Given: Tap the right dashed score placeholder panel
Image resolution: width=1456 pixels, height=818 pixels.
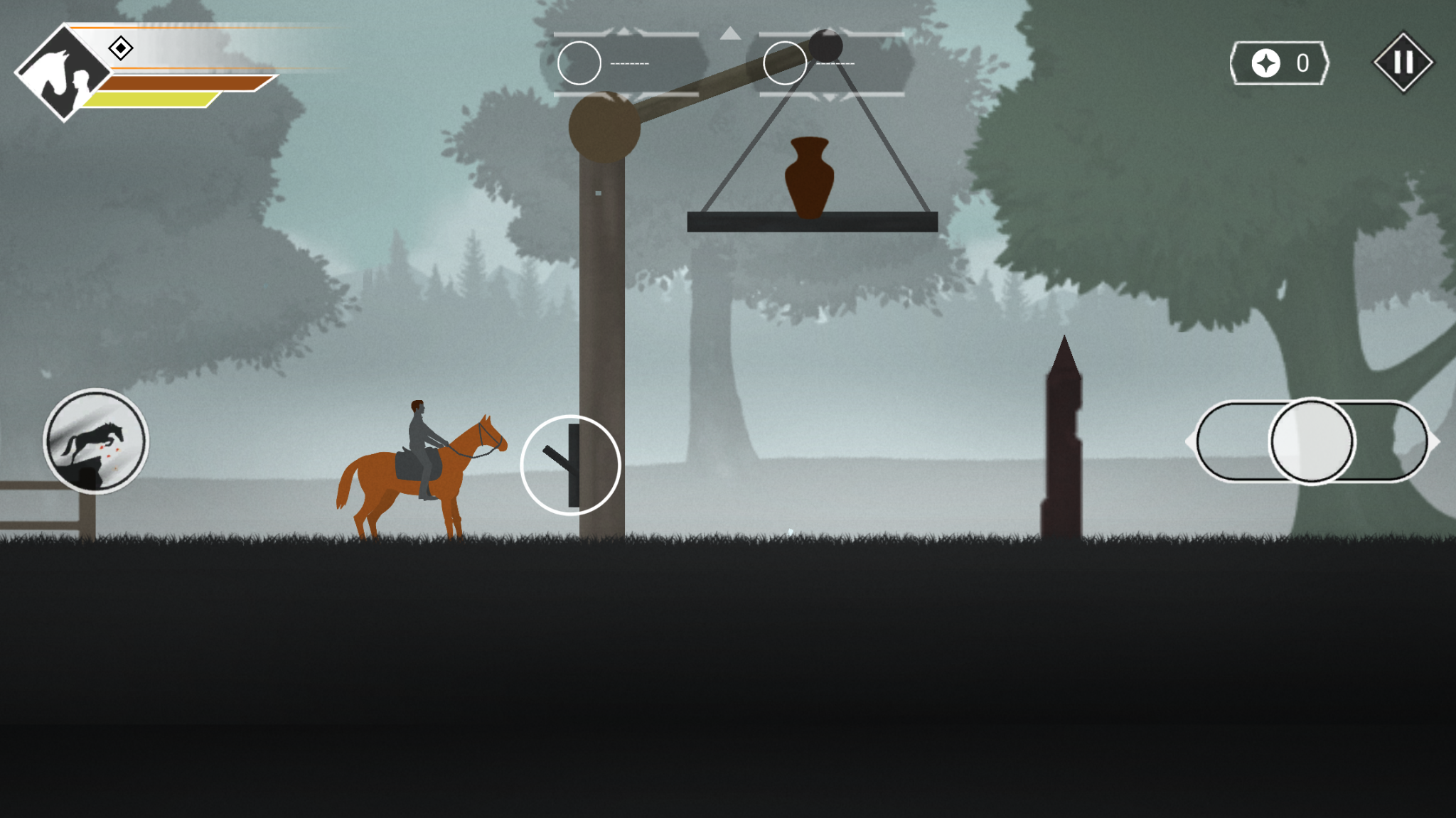Looking at the screenshot, I should coord(837,63).
